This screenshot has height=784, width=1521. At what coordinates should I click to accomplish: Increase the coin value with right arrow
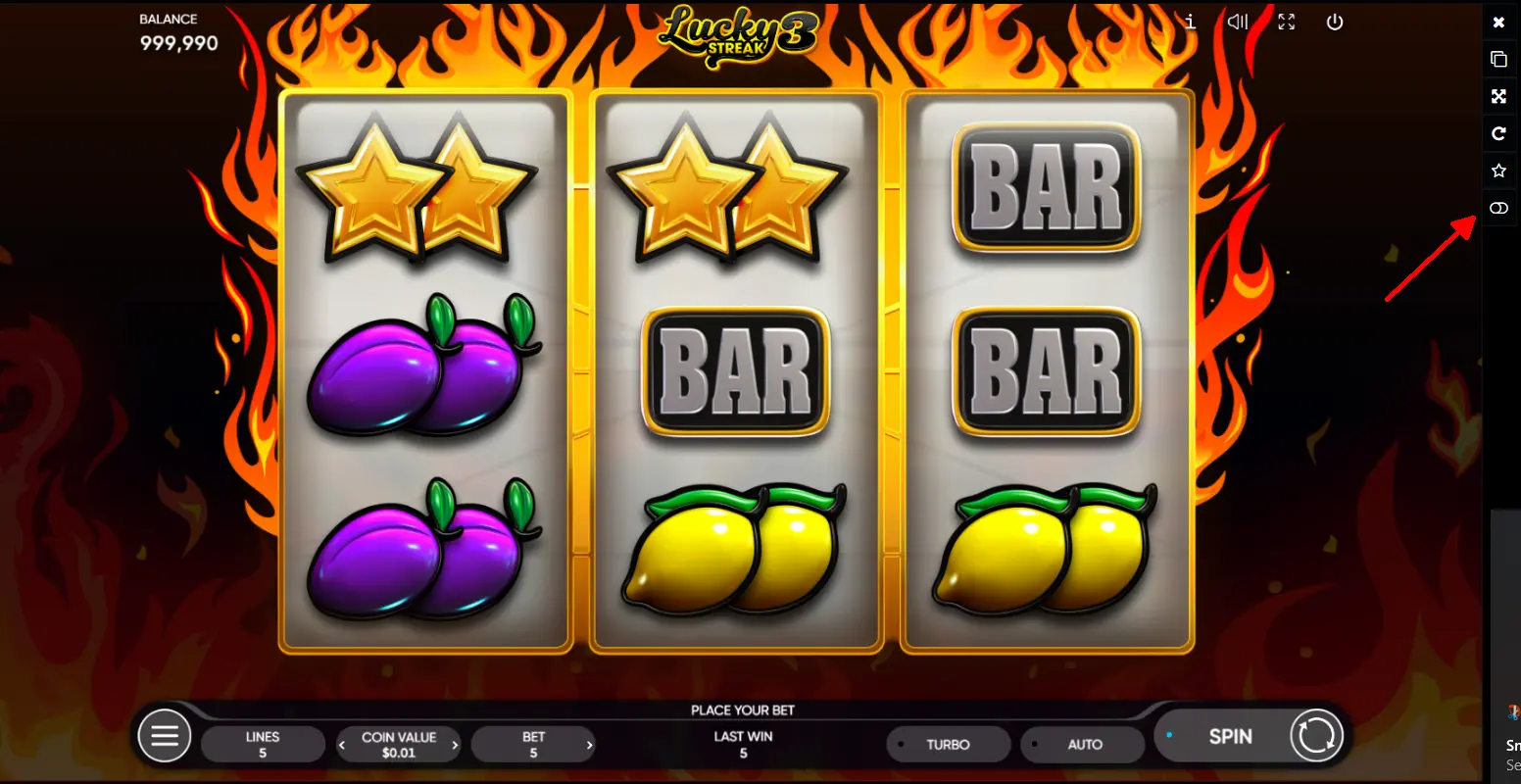tap(455, 745)
